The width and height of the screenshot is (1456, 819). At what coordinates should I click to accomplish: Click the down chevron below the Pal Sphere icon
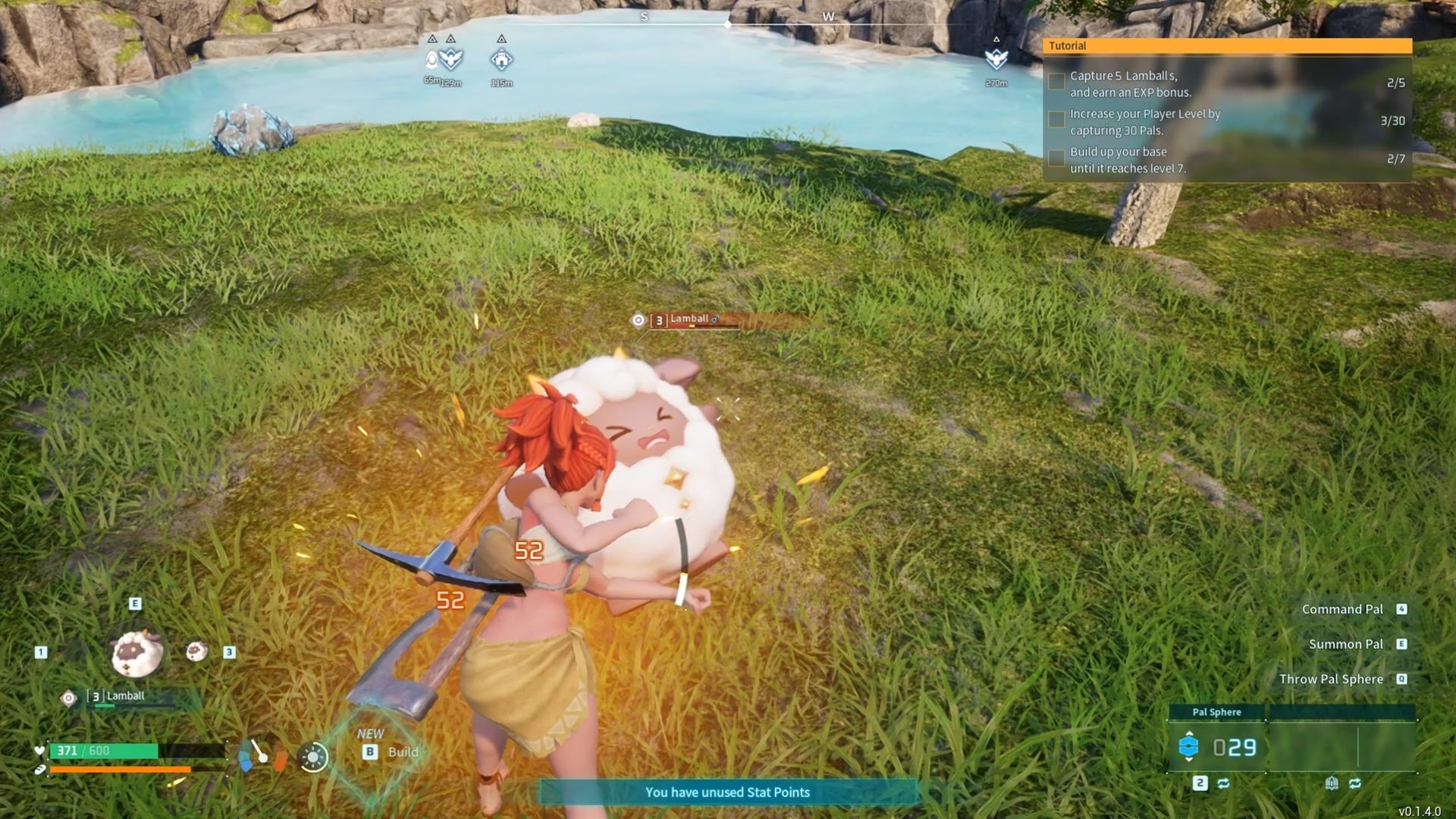coord(1188,760)
